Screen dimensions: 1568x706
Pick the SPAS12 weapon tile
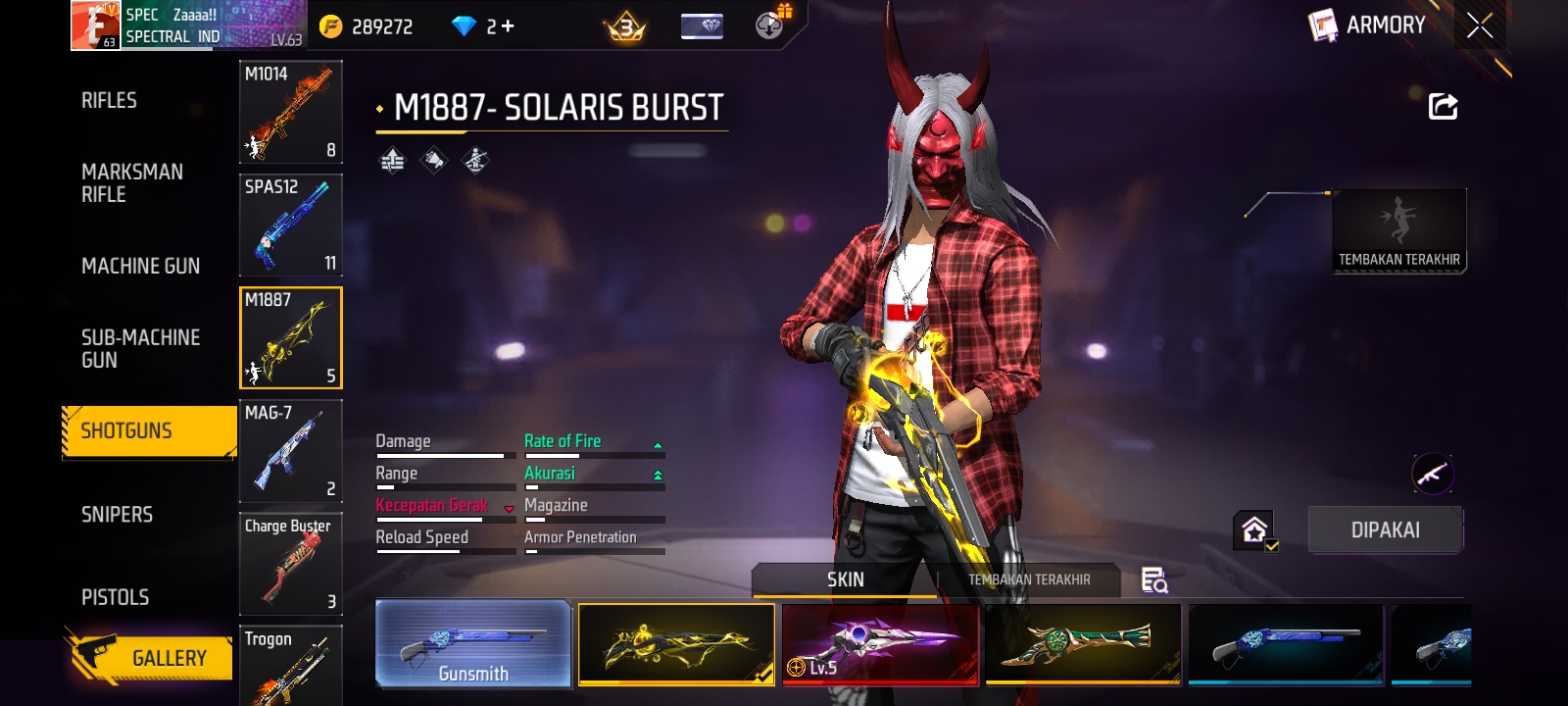[x=290, y=225]
